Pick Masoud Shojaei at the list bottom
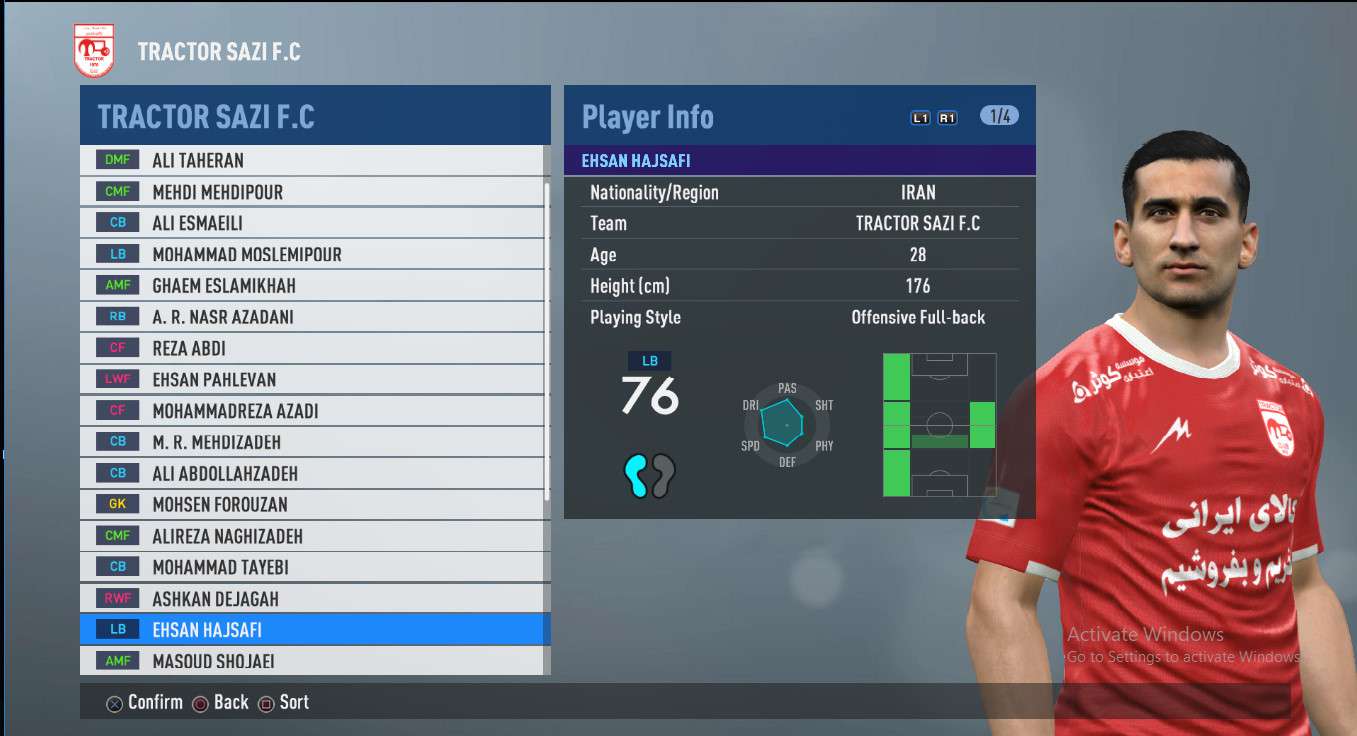Image resolution: width=1357 pixels, height=736 pixels. (312, 661)
